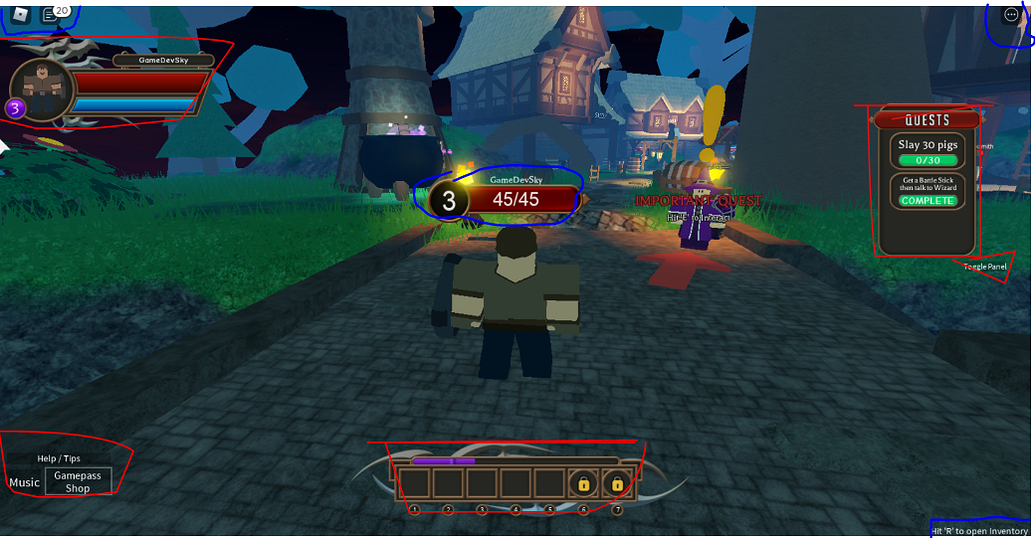This screenshot has width=1035, height=538.
Task: Click the locked hotbar slot numbered 6
Action: point(584,484)
